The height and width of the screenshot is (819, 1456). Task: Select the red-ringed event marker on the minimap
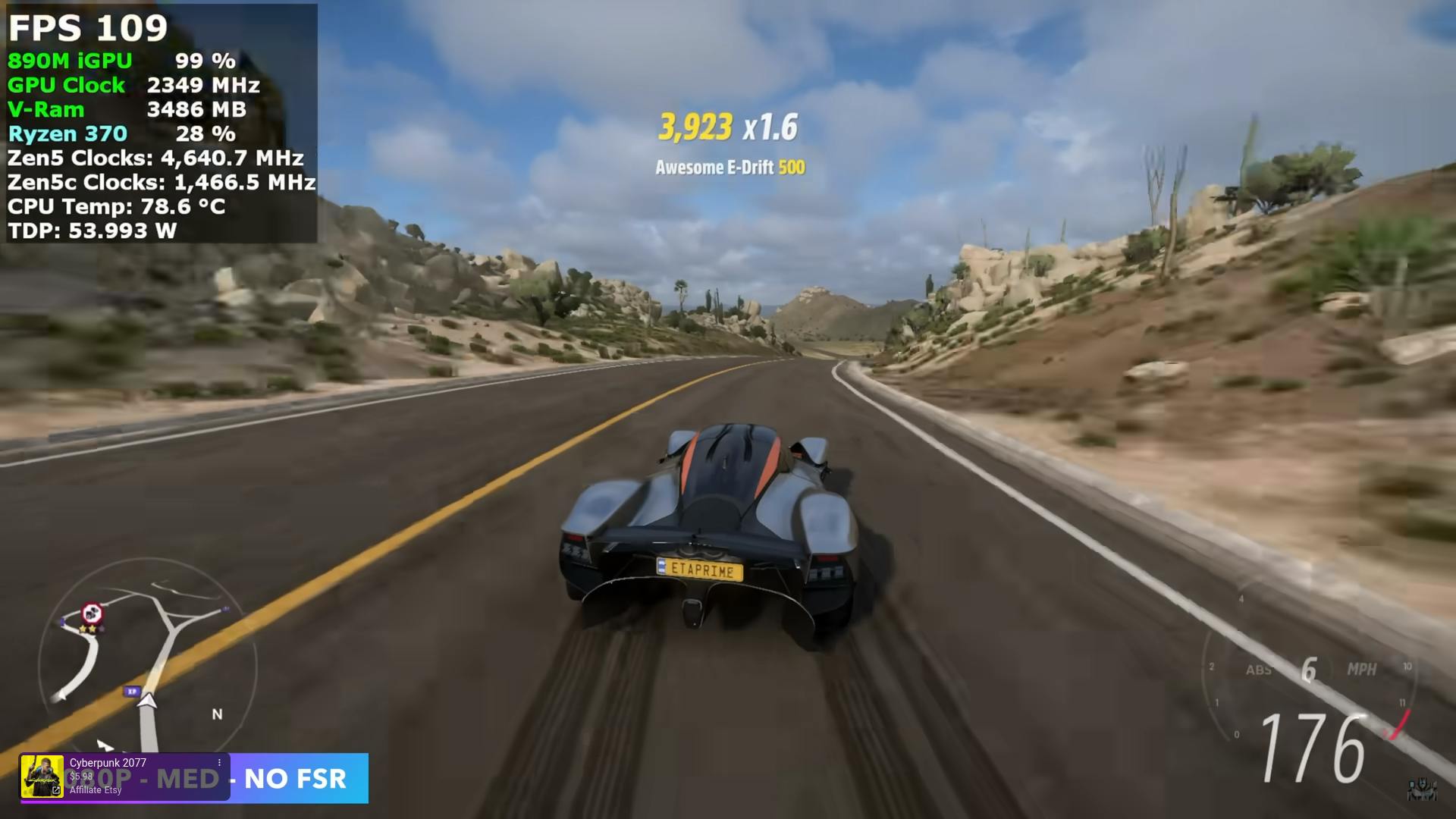(x=92, y=612)
